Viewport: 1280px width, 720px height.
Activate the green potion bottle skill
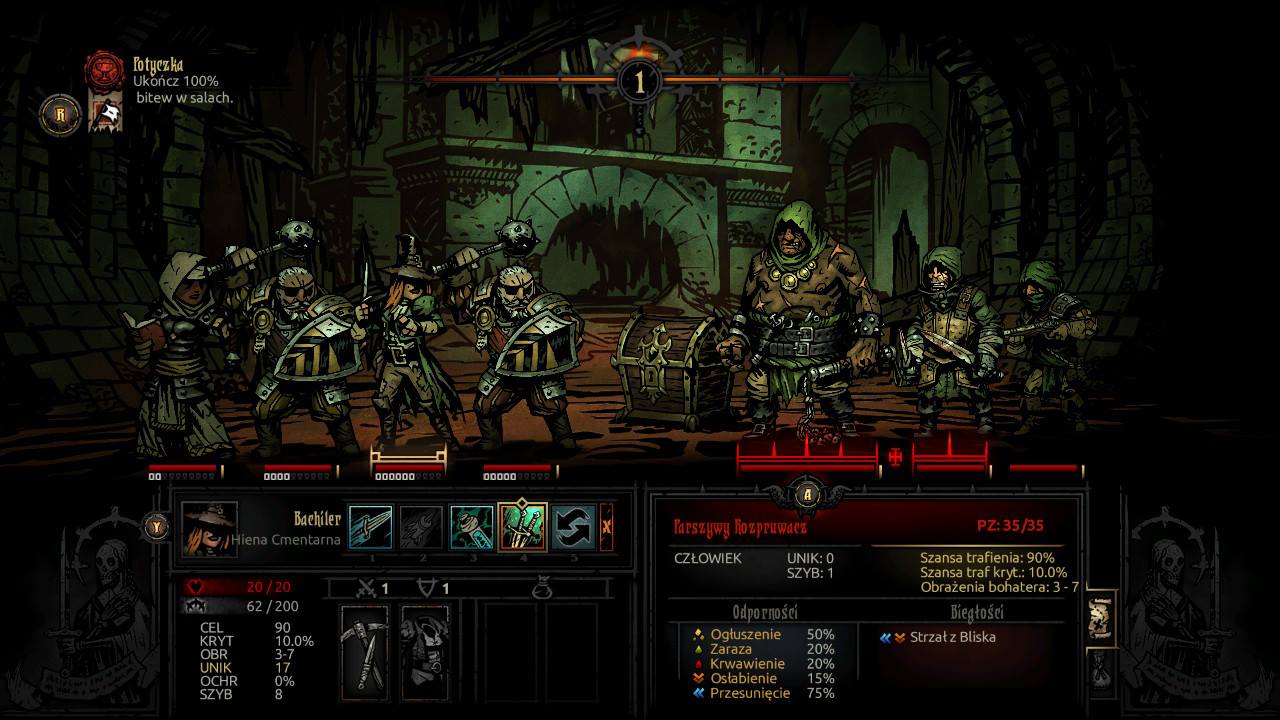tap(471, 527)
